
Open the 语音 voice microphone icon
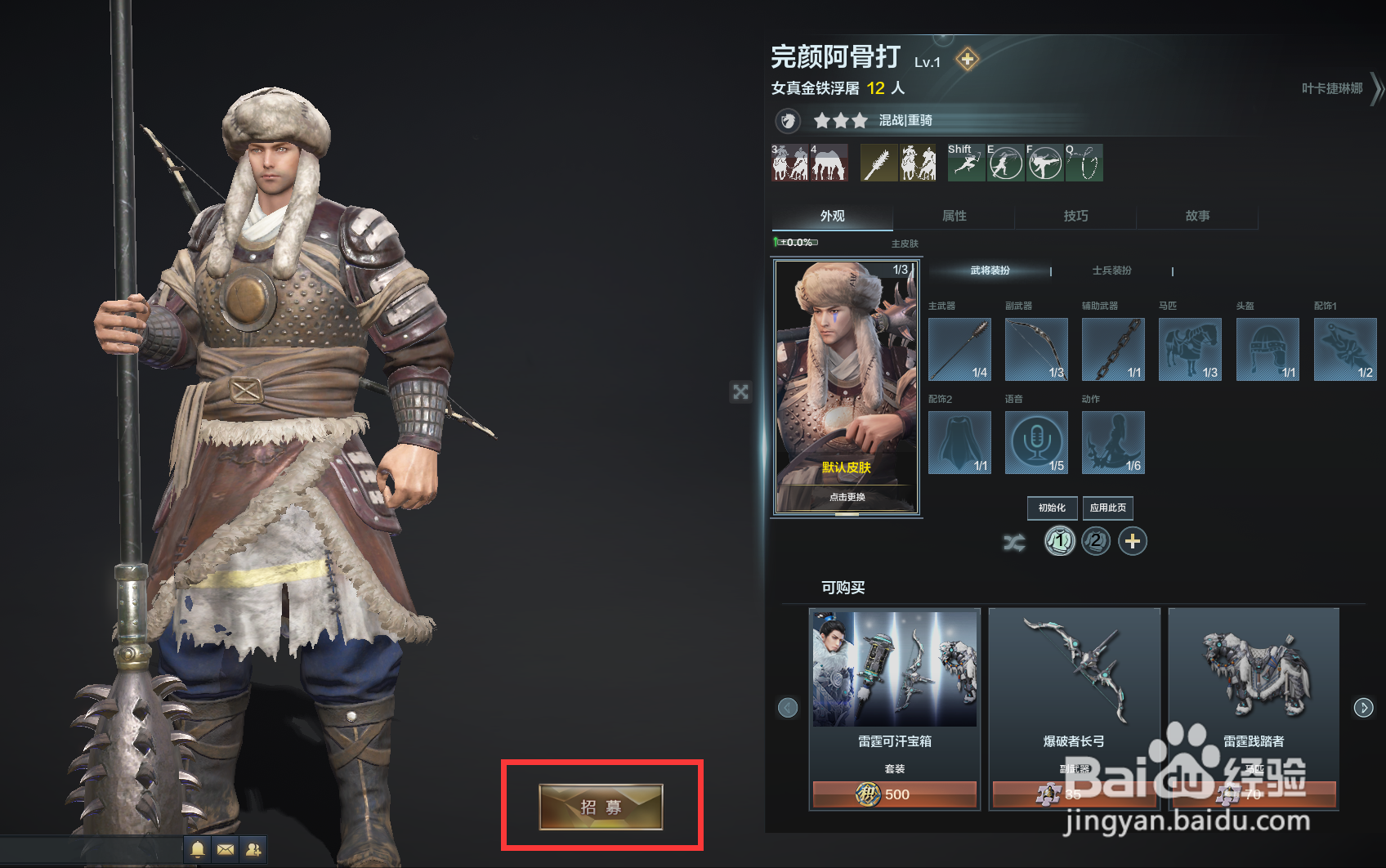click(x=1036, y=442)
